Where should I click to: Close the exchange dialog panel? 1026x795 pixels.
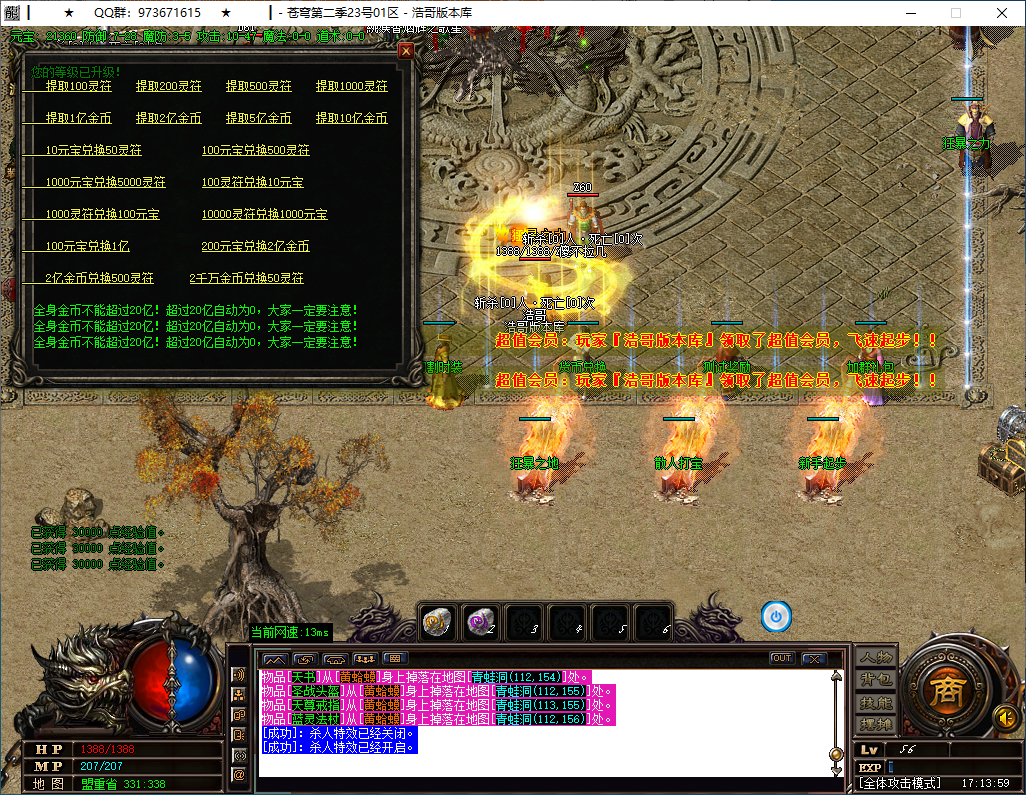[406, 52]
